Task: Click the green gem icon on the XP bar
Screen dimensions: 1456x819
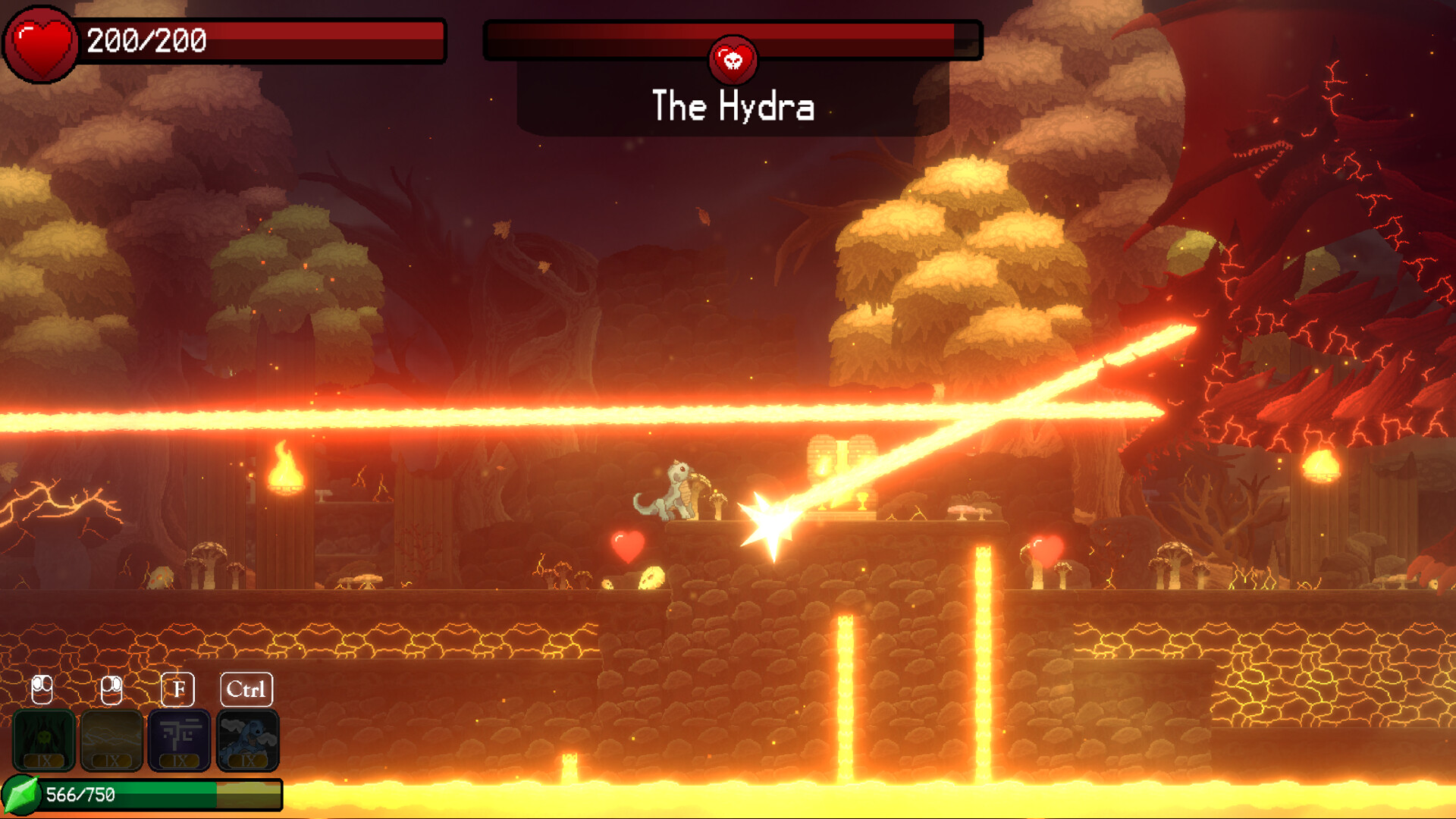Action: coord(20,795)
